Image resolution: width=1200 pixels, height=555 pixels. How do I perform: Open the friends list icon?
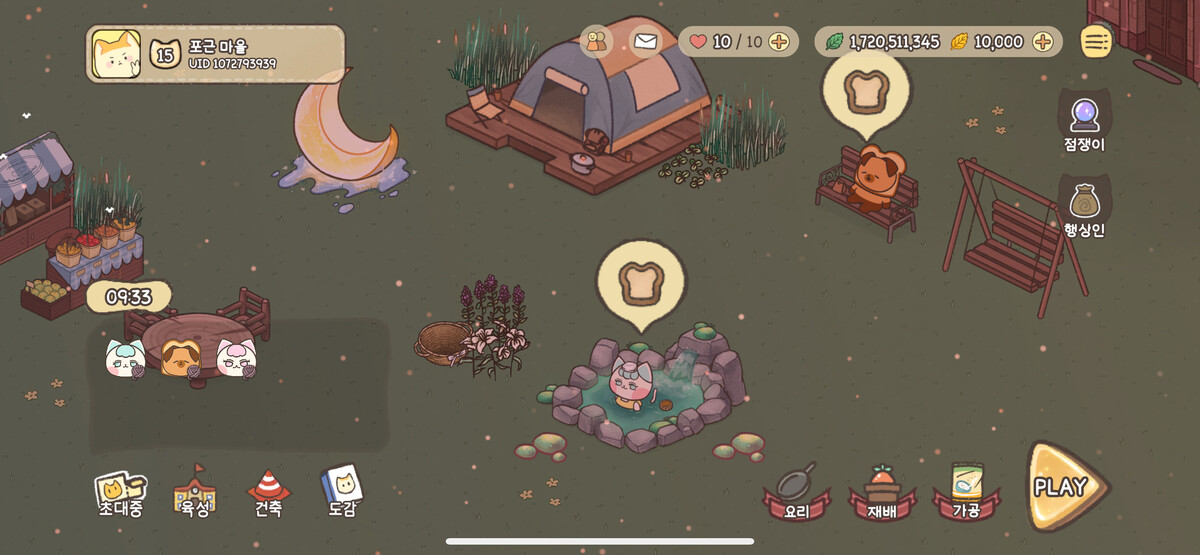[x=596, y=41]
